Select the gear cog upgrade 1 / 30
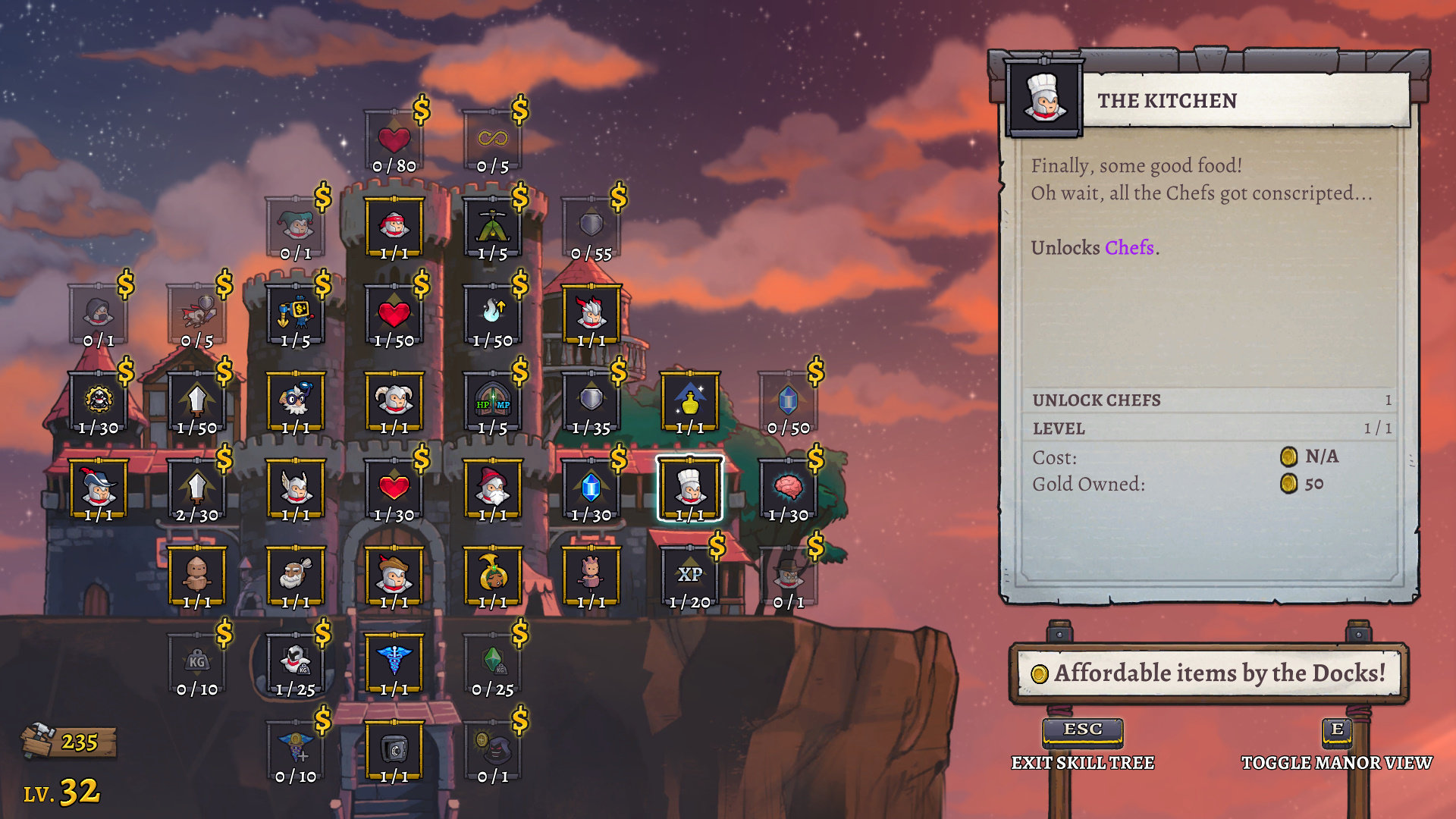 coord(99,400)
